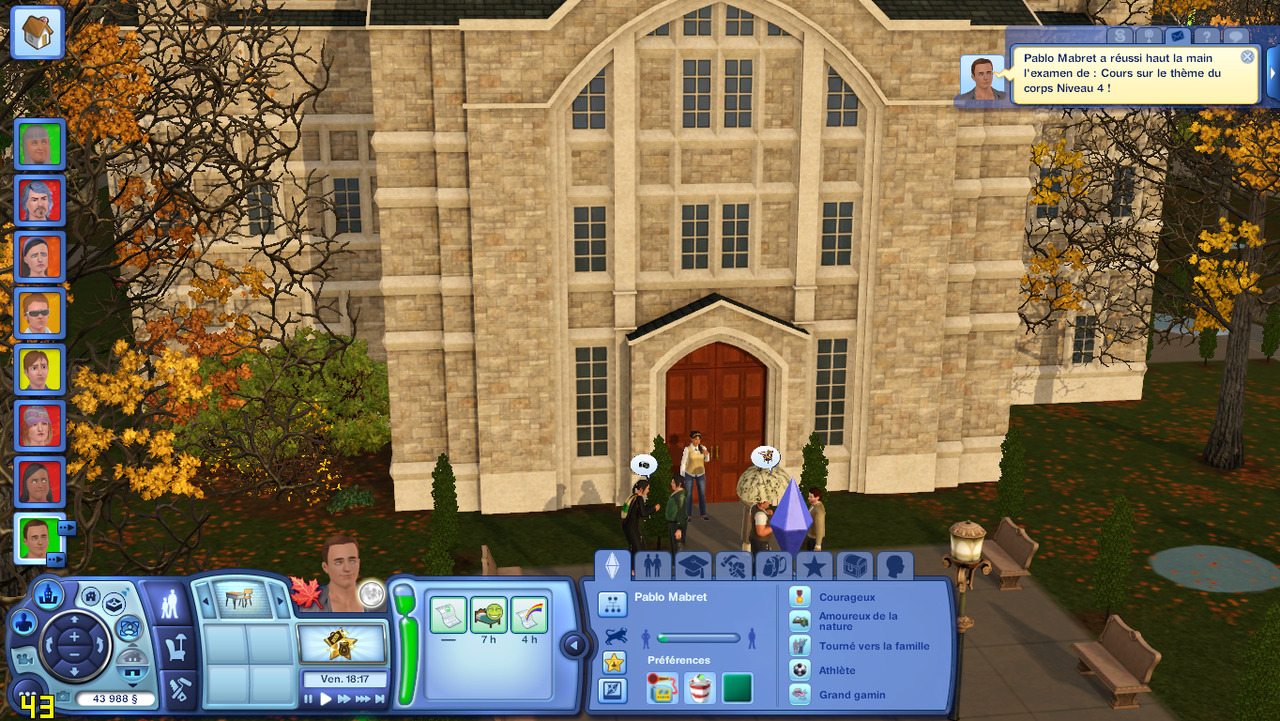This screenshot has width=1280, height=721.
Task: Select the treasure chest rewards tab
Action: [854, 567]
